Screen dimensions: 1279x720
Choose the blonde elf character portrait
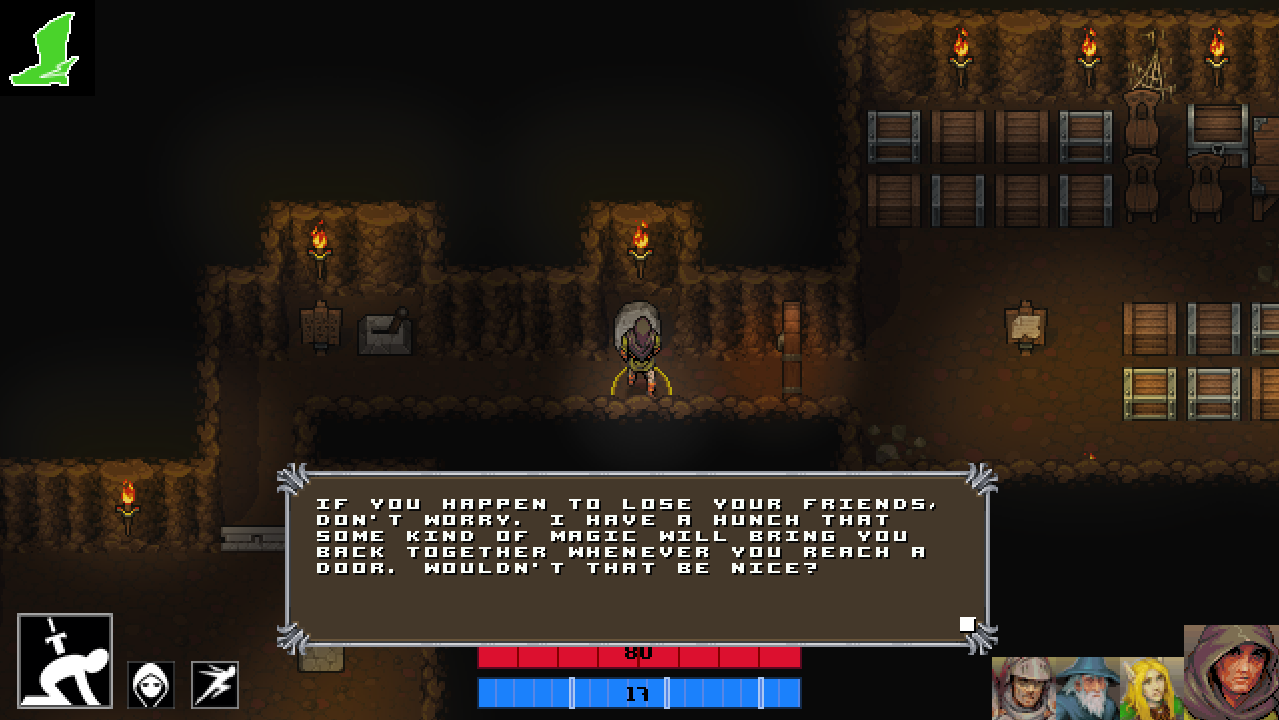[x=1150, y=688]
